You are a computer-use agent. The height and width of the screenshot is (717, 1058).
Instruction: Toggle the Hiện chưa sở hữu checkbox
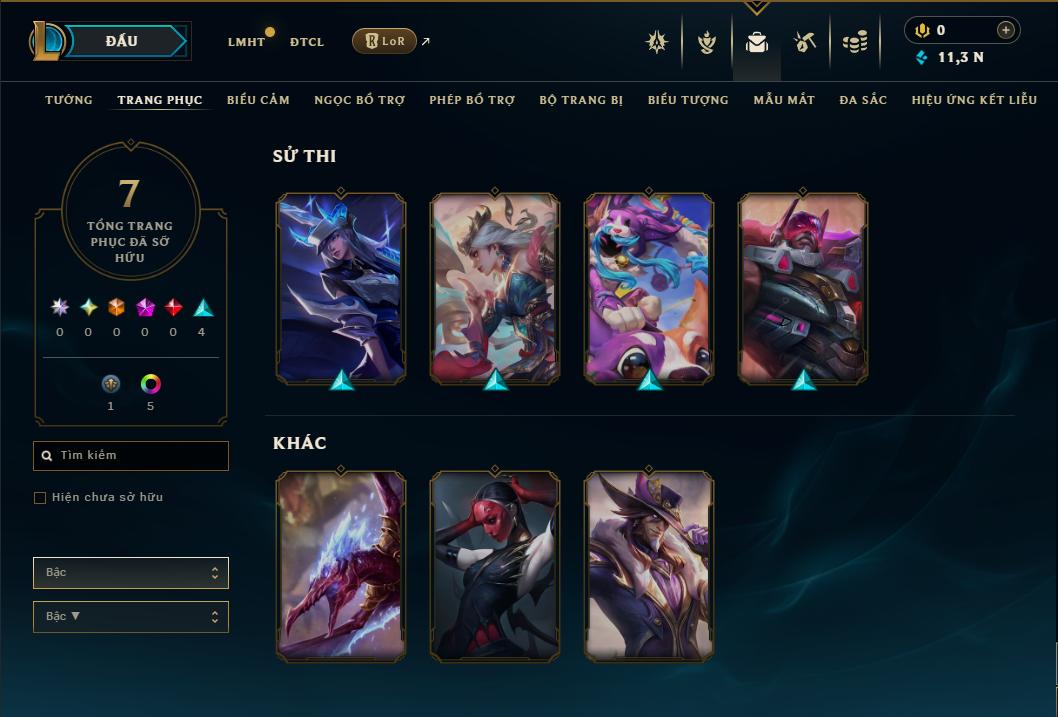[x=40, y=498]
